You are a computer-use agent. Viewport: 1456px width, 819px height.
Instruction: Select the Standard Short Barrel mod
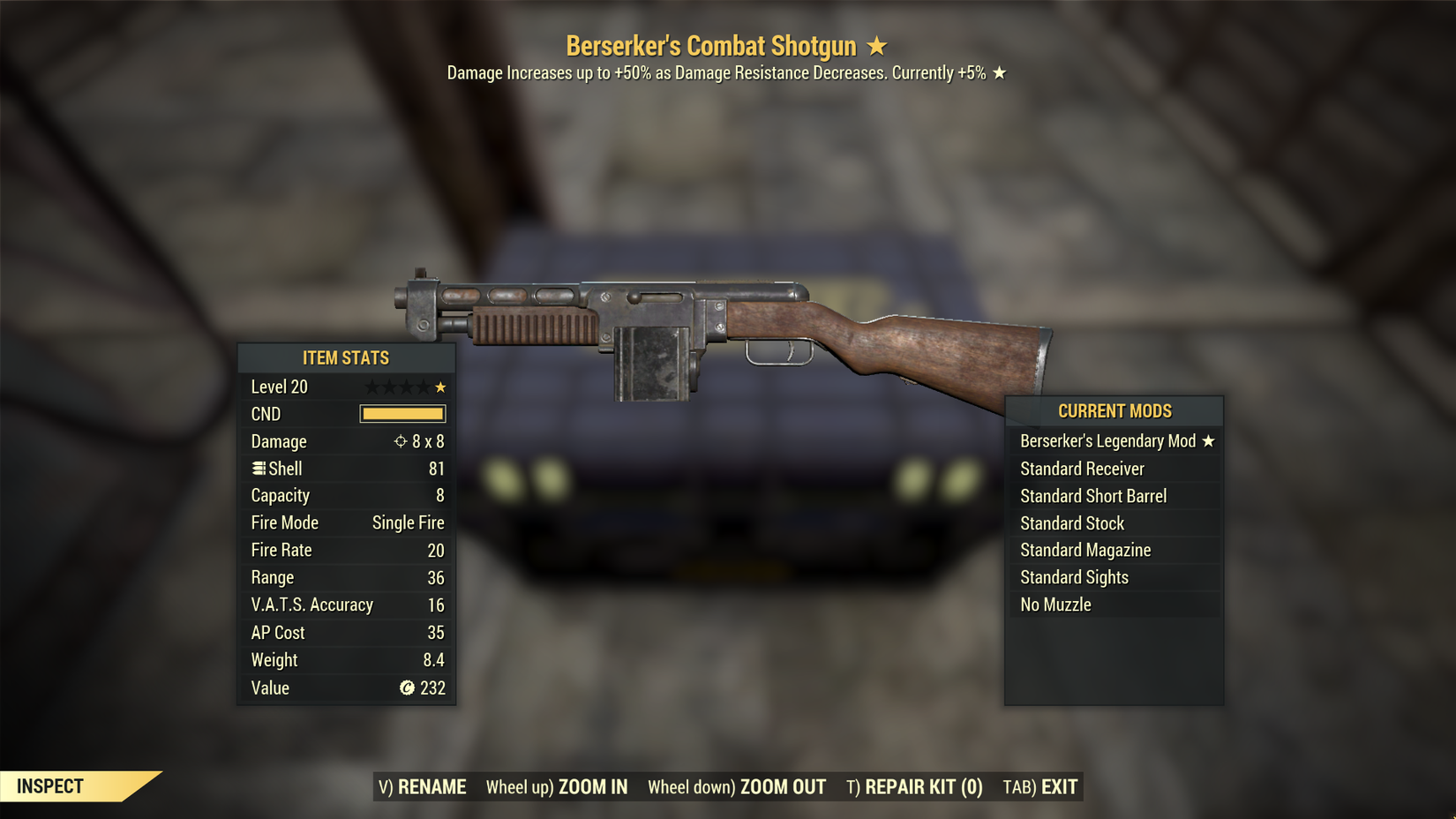click(1092, 496)
